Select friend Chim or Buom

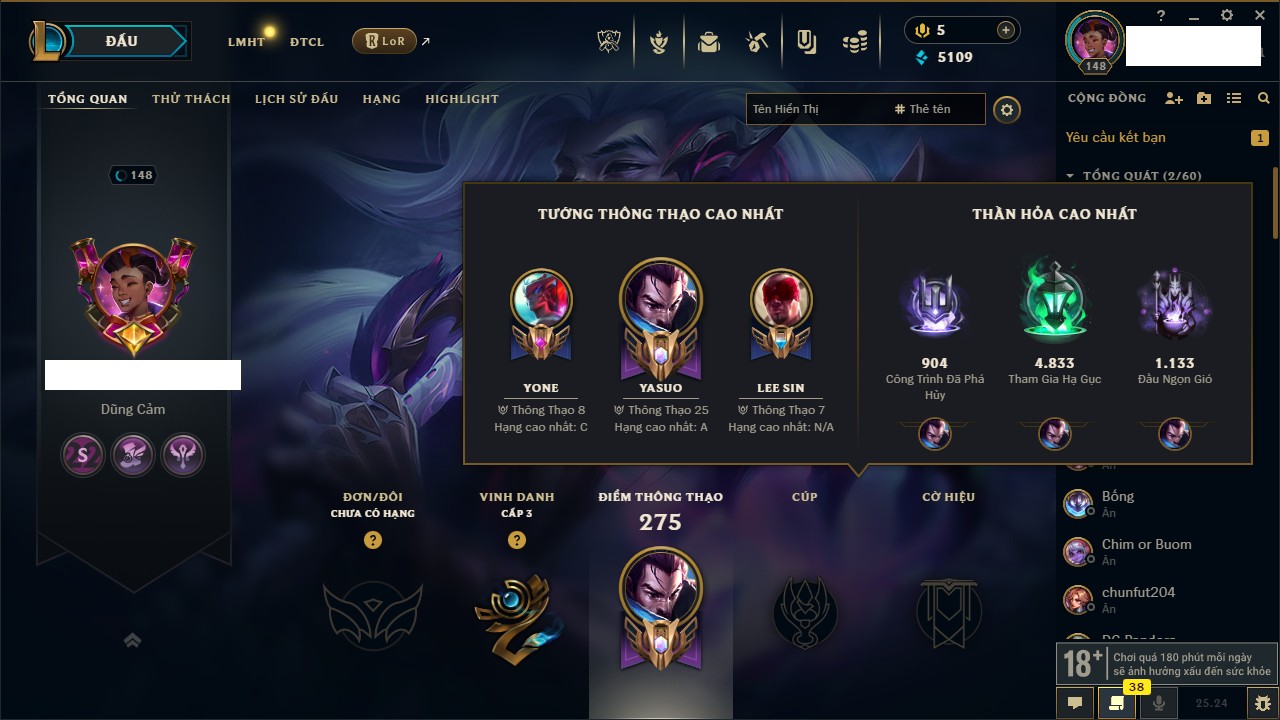[x=1146, y=545]
